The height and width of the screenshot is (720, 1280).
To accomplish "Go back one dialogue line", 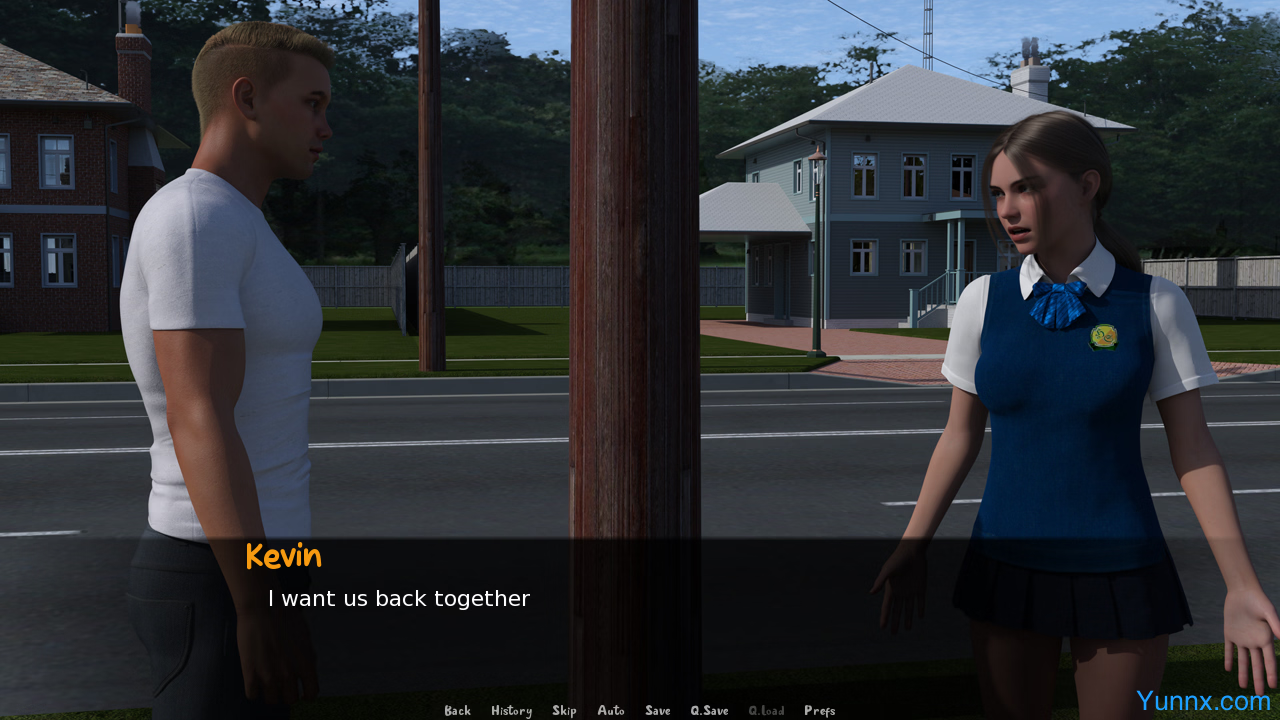I will 457,711.
